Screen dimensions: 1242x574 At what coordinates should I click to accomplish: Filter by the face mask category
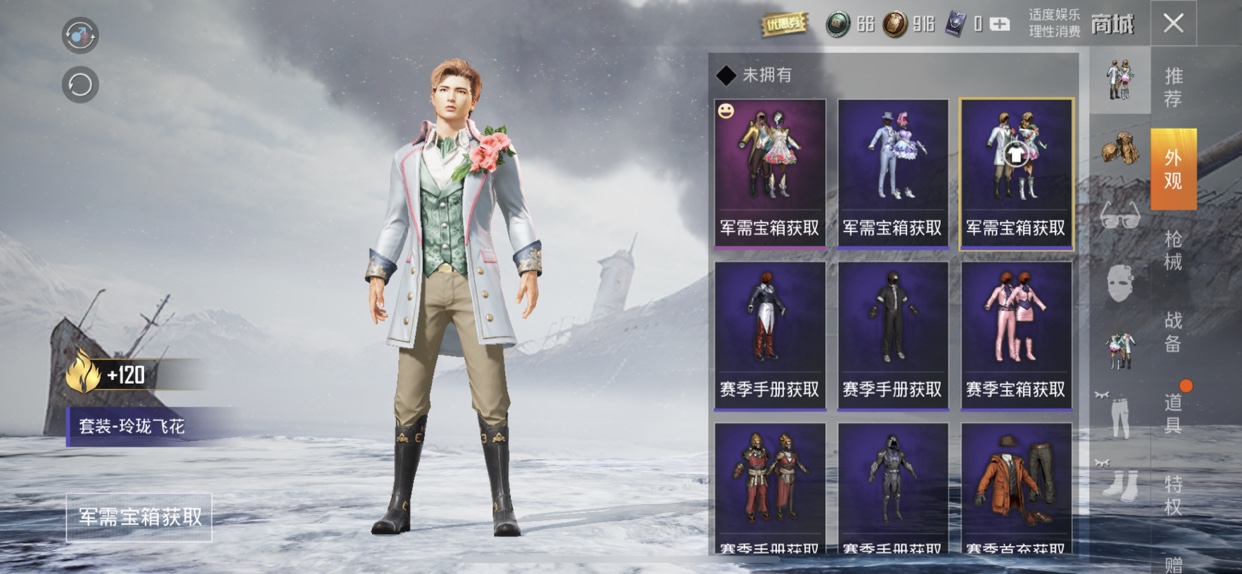(x=1120, y=282)
